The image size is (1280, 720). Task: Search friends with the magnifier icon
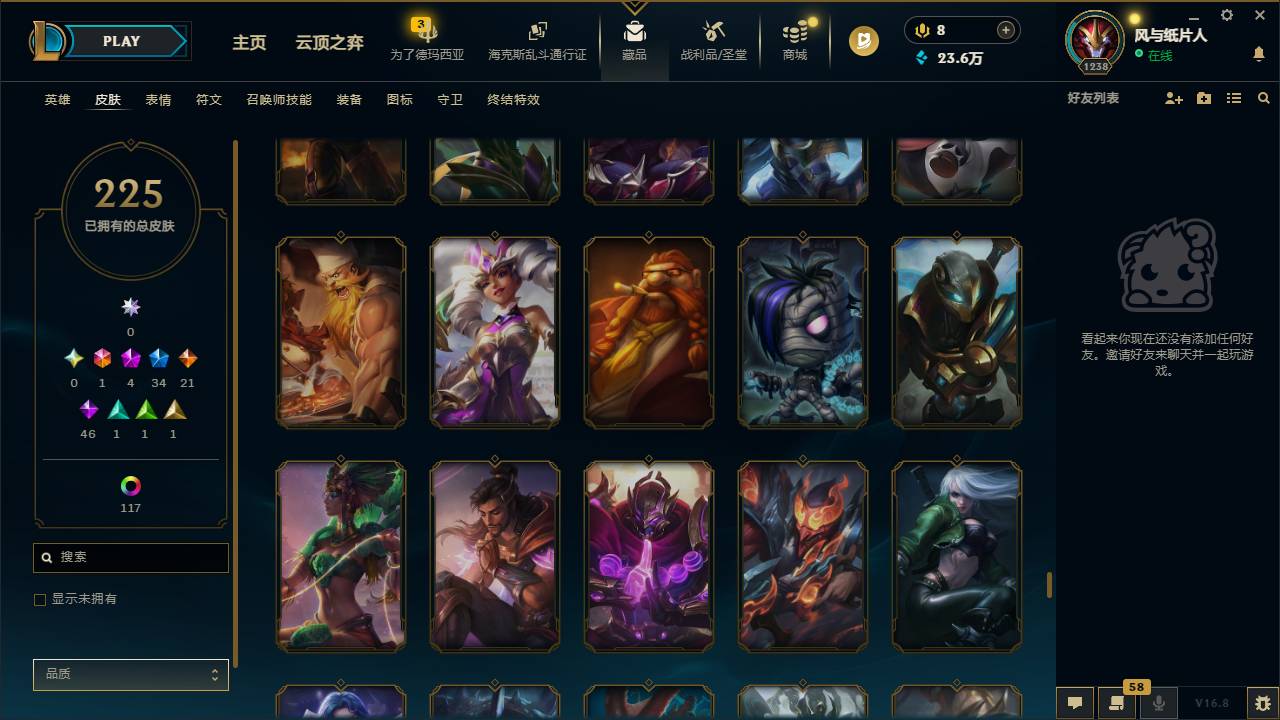(1263, 98)
